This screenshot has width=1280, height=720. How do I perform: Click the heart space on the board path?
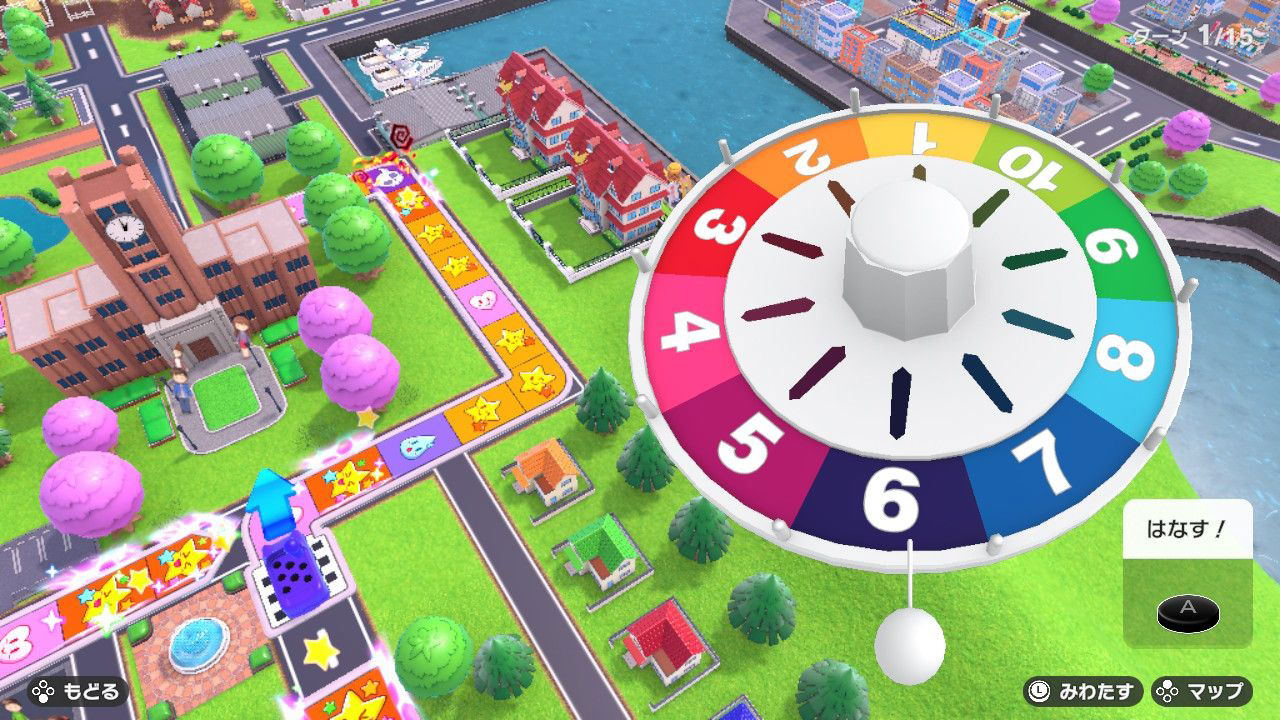click(x=484, y=299)
